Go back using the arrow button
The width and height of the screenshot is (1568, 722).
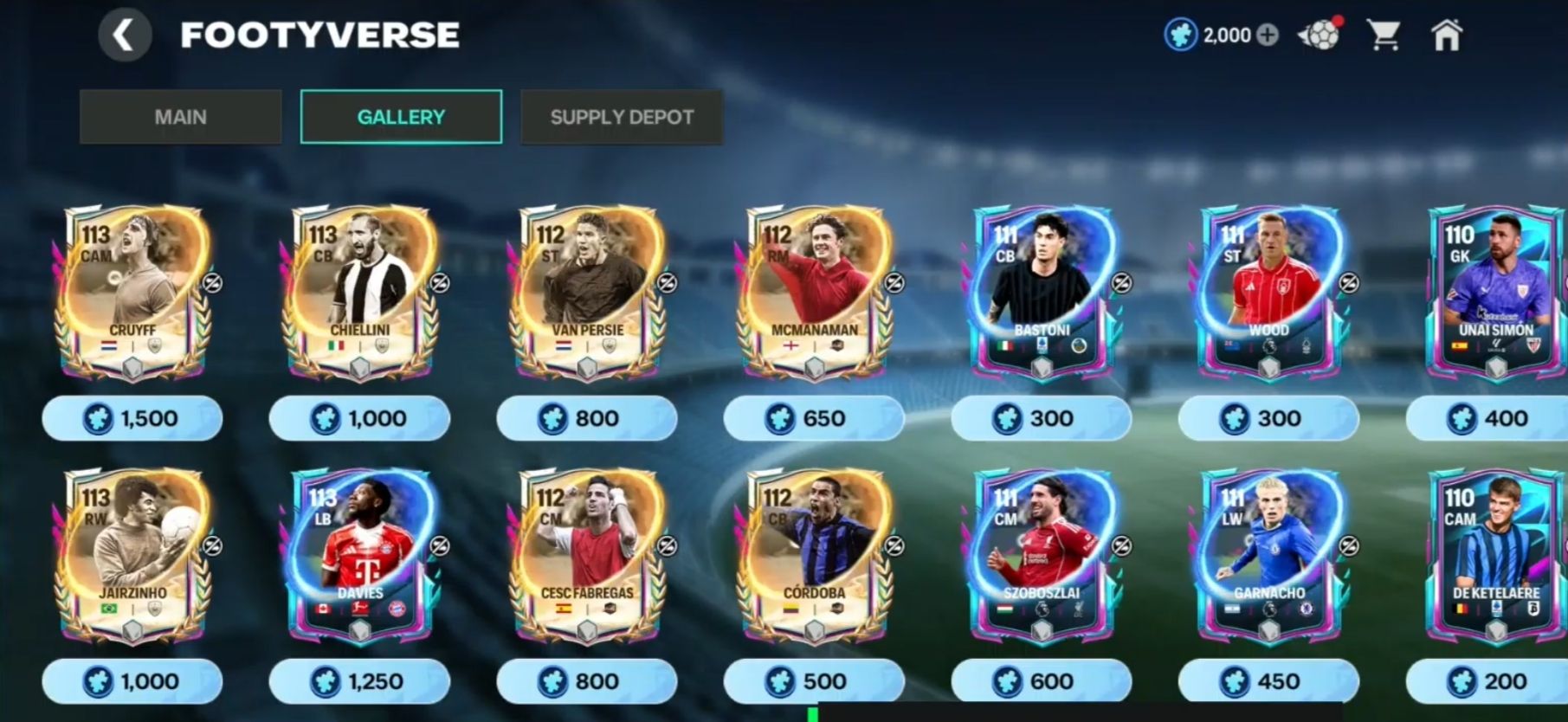[x=125, y=35]
